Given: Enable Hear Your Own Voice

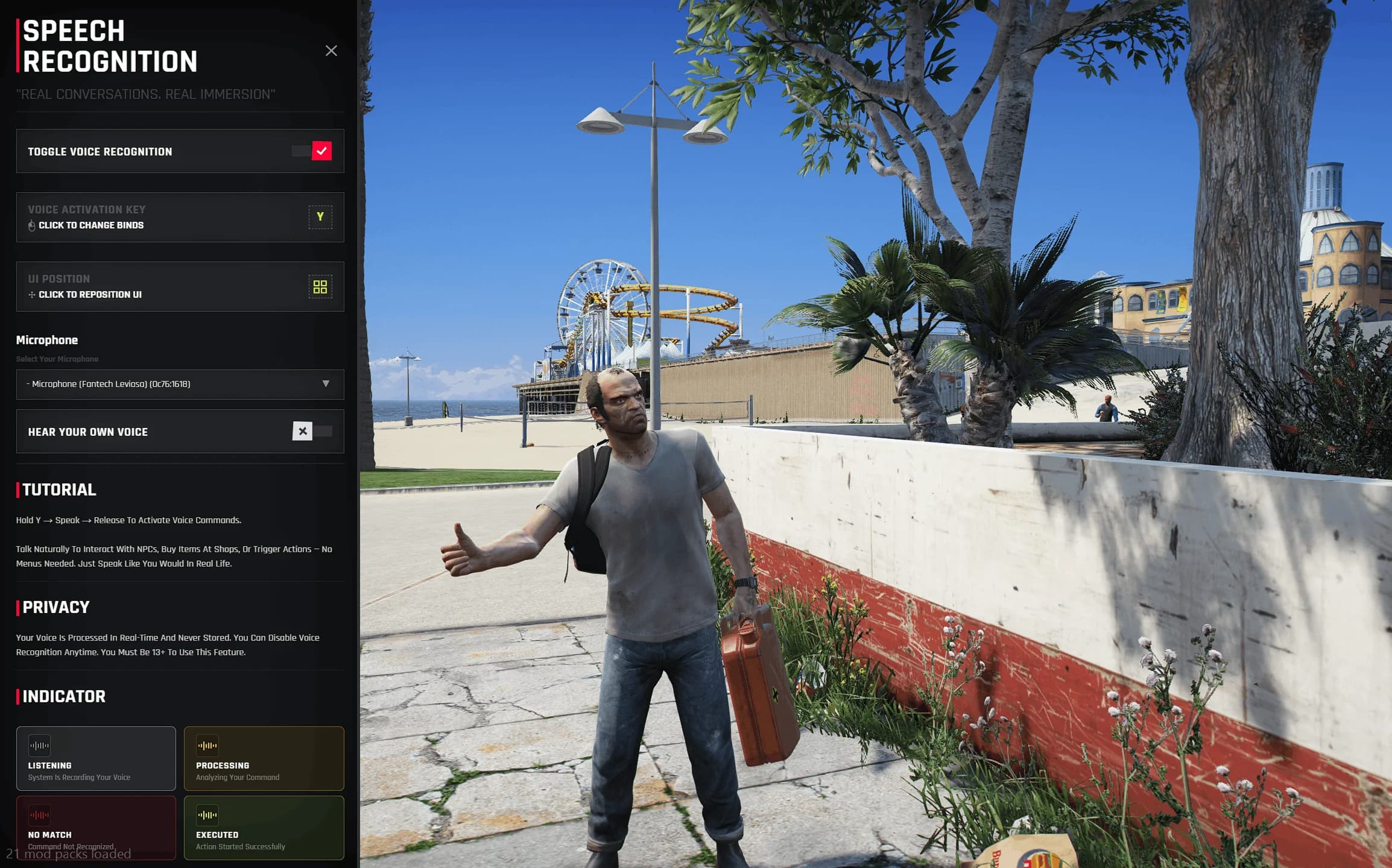Looking at the screenshot, I should point(312,432).
